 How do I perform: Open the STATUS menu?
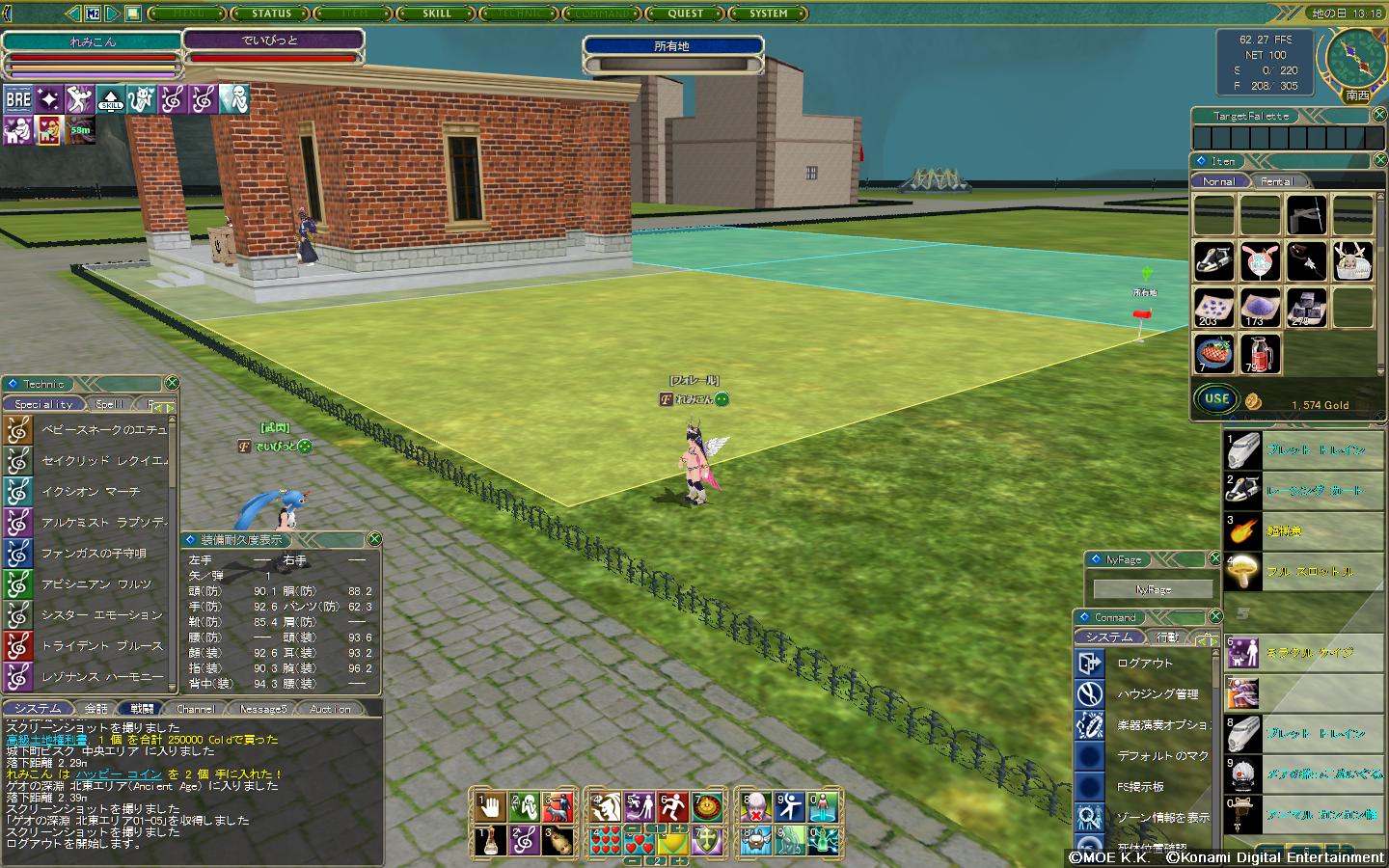pos(271,14)
